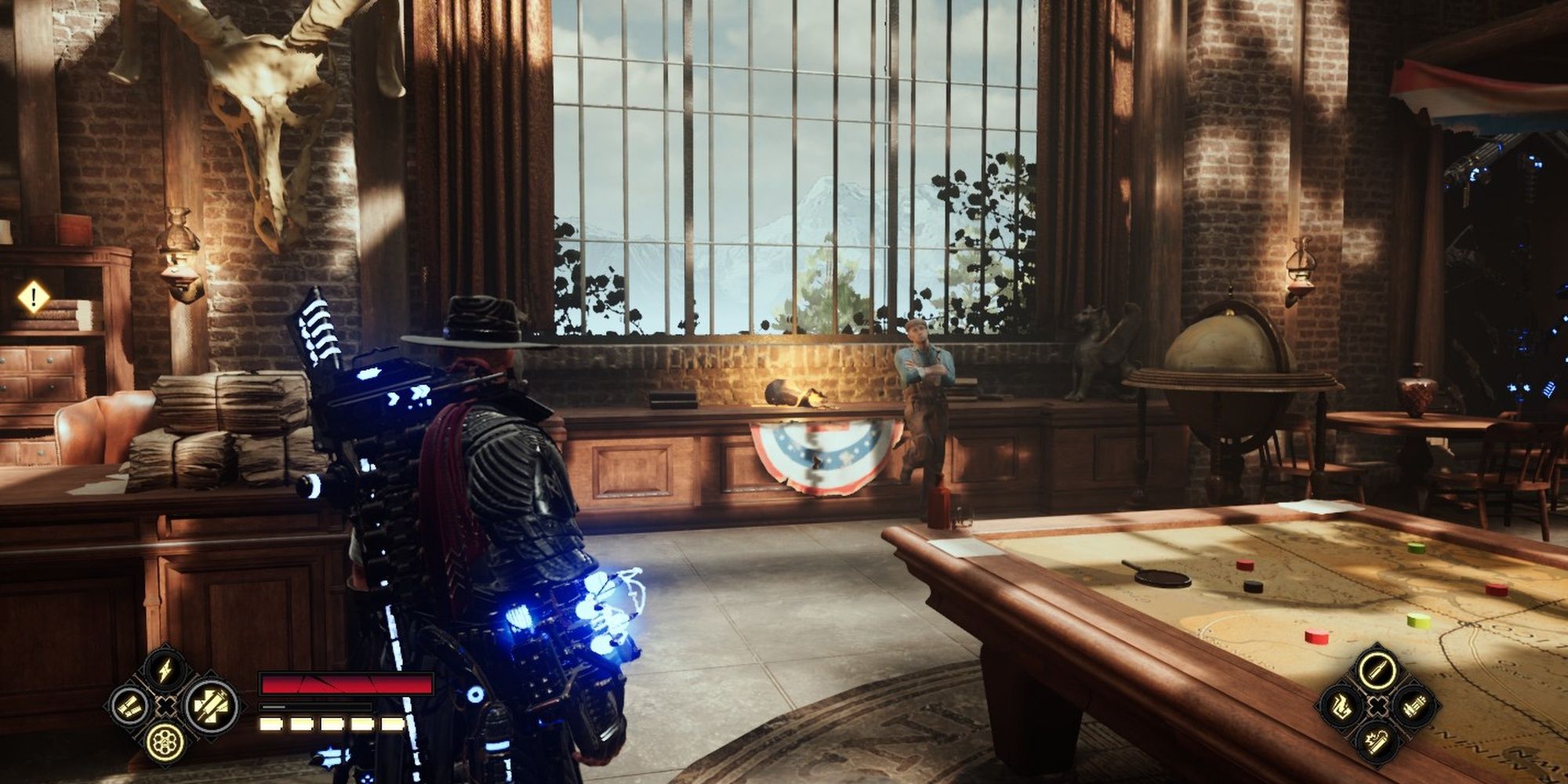Activate the lightning bolt ability icon
The width and height of the screenshot is (1568, 784).
(165, 671)
